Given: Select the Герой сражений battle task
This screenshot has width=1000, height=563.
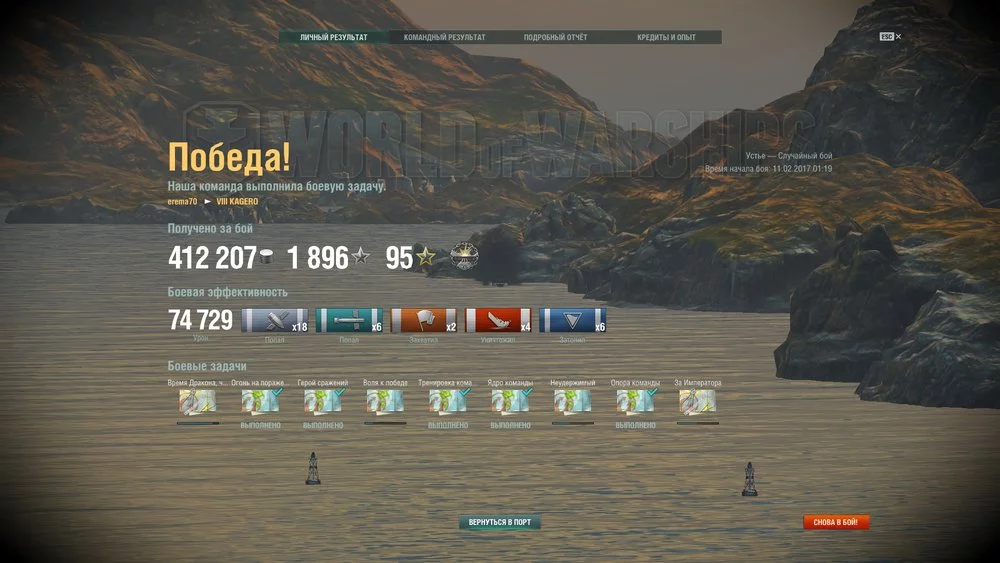Looking at the screenshot, I should (x=323, y=402).
